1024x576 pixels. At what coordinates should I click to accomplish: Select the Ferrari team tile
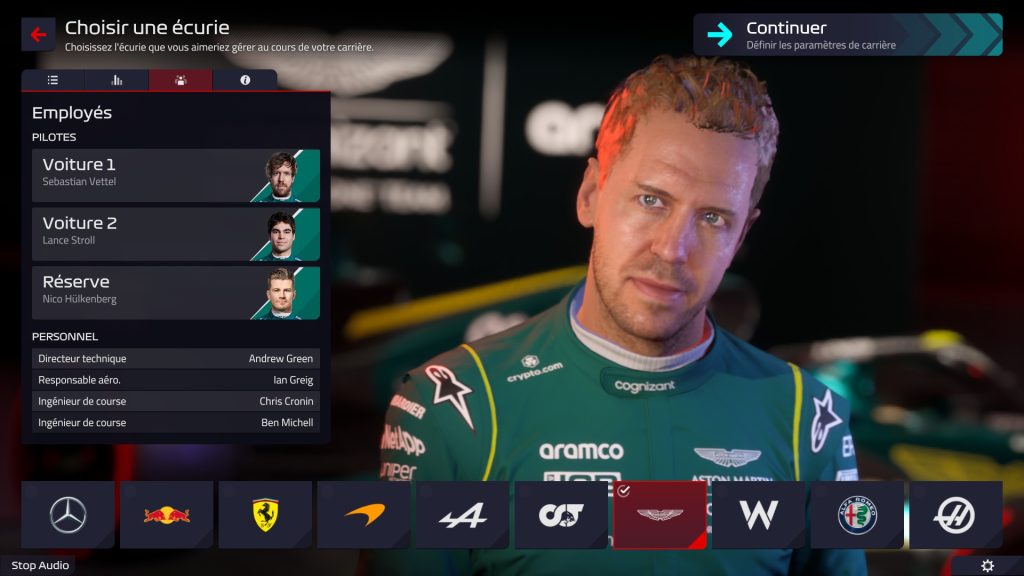[x=265, y=515]
